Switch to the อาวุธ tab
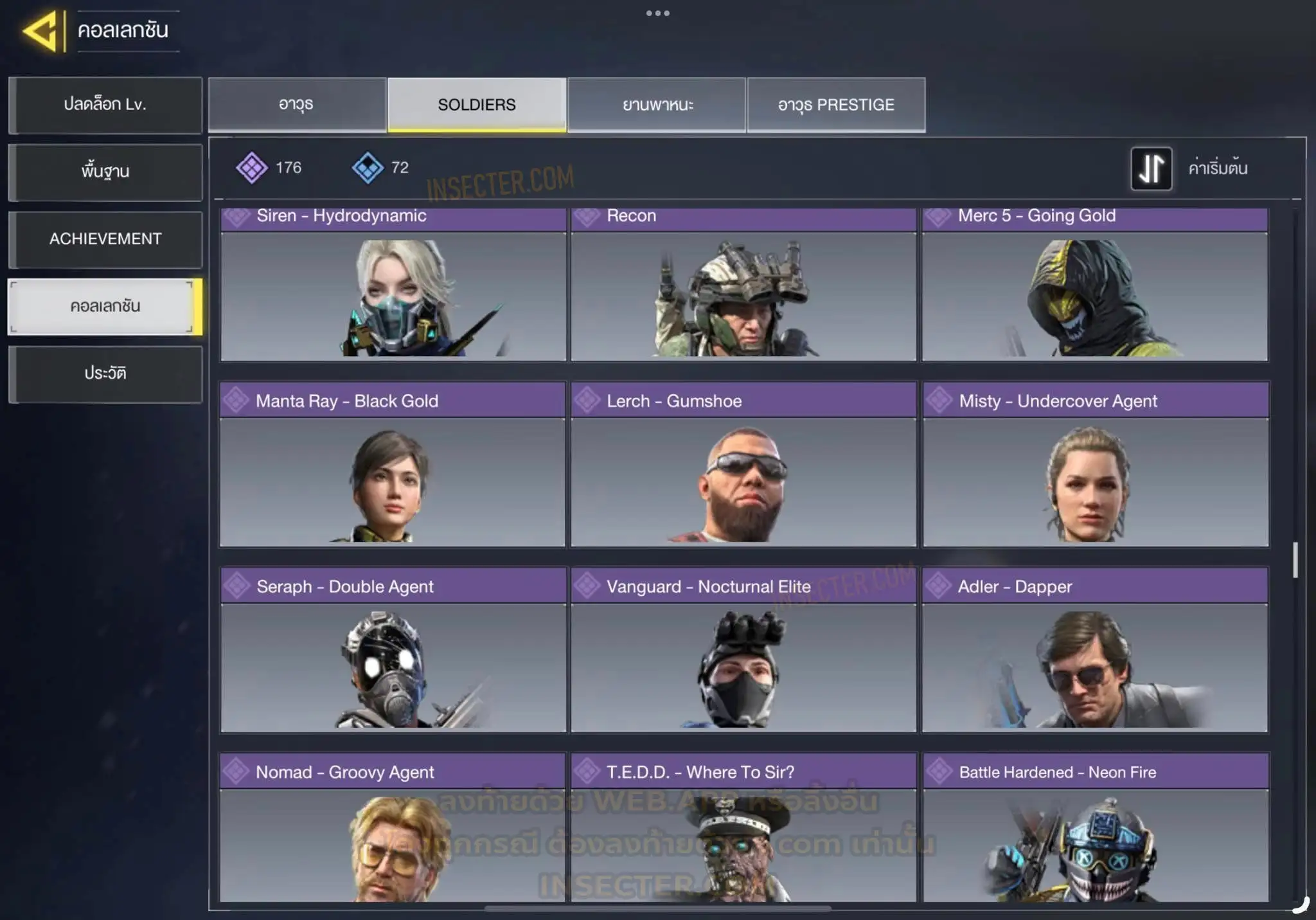 297,105
